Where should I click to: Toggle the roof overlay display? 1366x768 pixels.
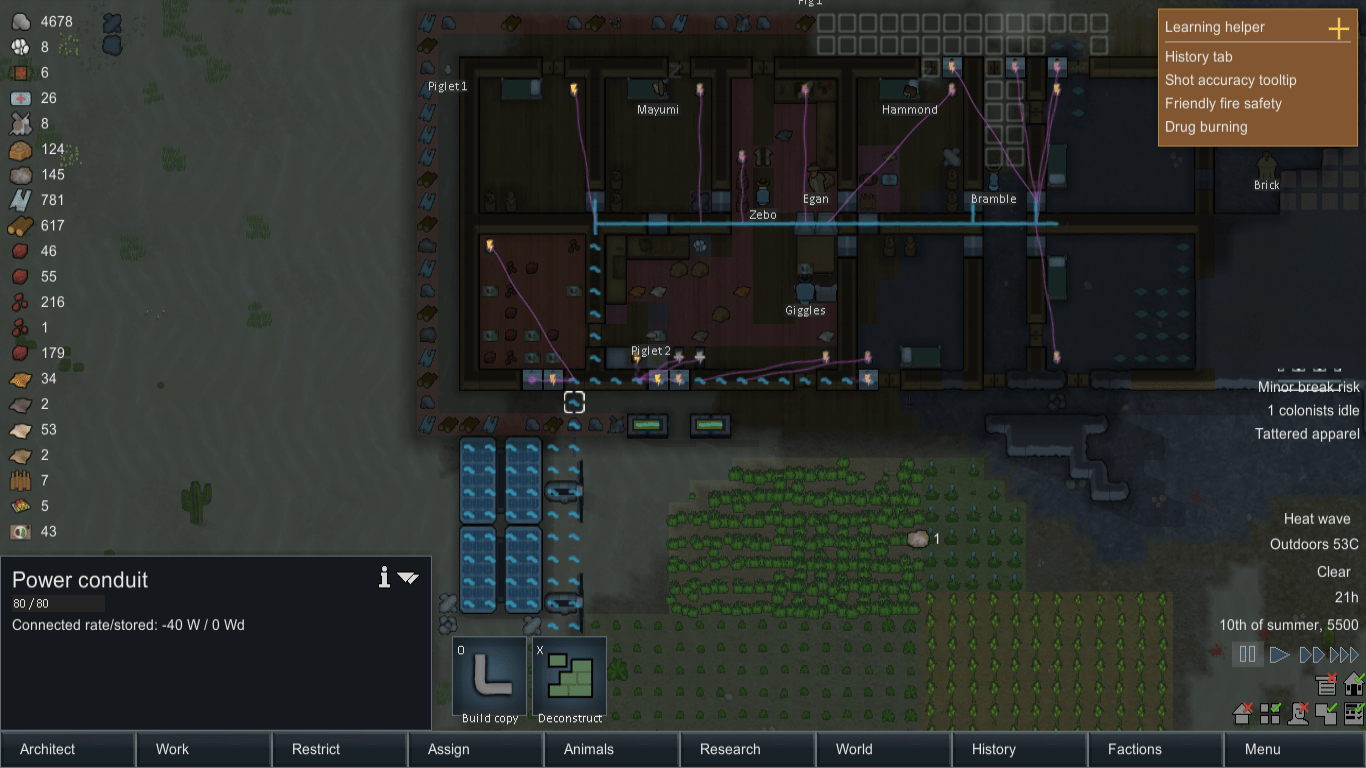tap(1241, 714)
